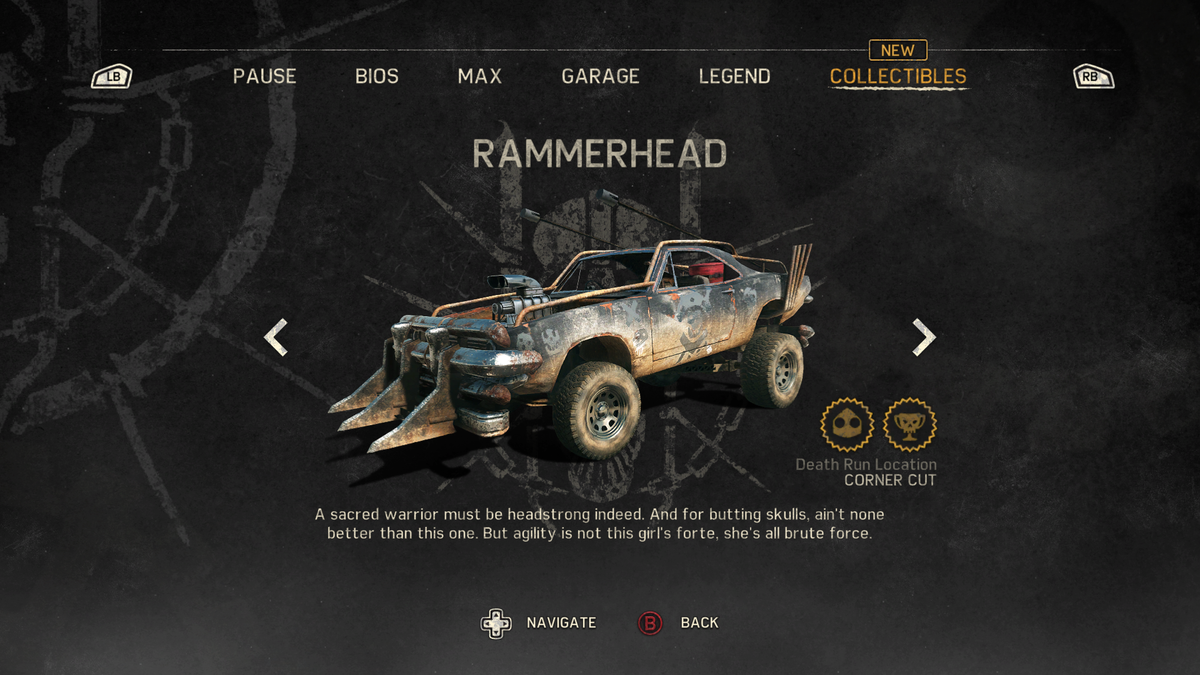Image resolution: width=1200 pixels, height=675 pixels.
Task: Show the LEGEND tab
Action: [734, 76]
